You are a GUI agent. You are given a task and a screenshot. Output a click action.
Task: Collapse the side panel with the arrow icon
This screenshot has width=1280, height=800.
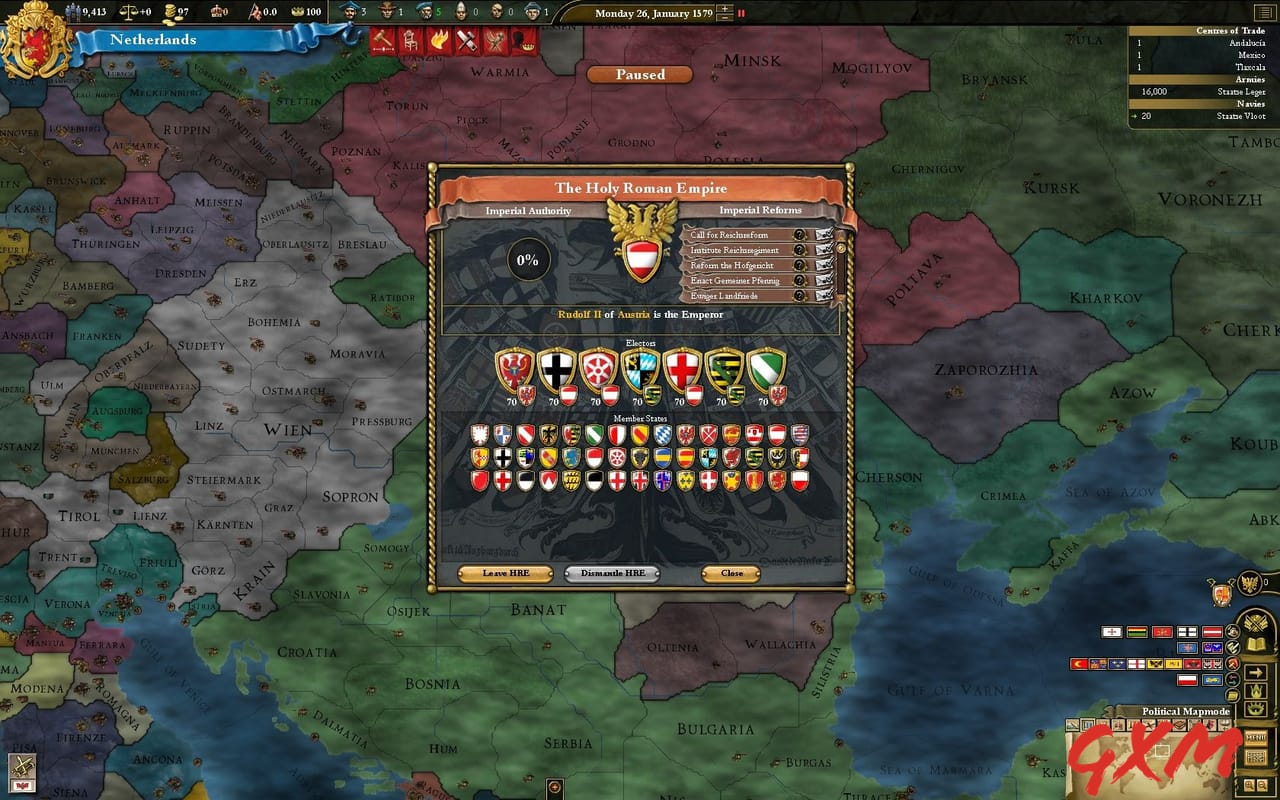[x=1255, y=672]
